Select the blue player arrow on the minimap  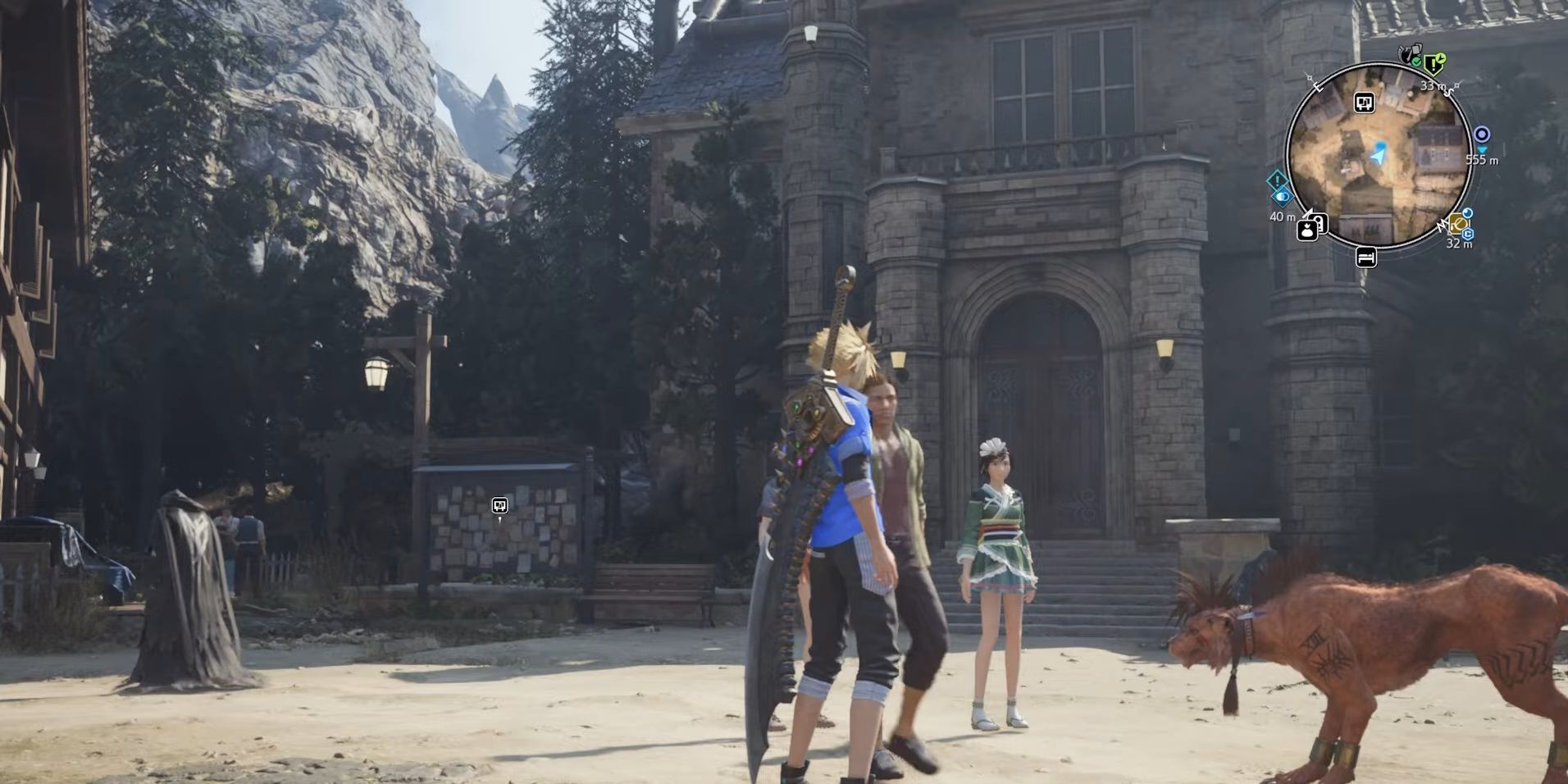[1377, 154]
